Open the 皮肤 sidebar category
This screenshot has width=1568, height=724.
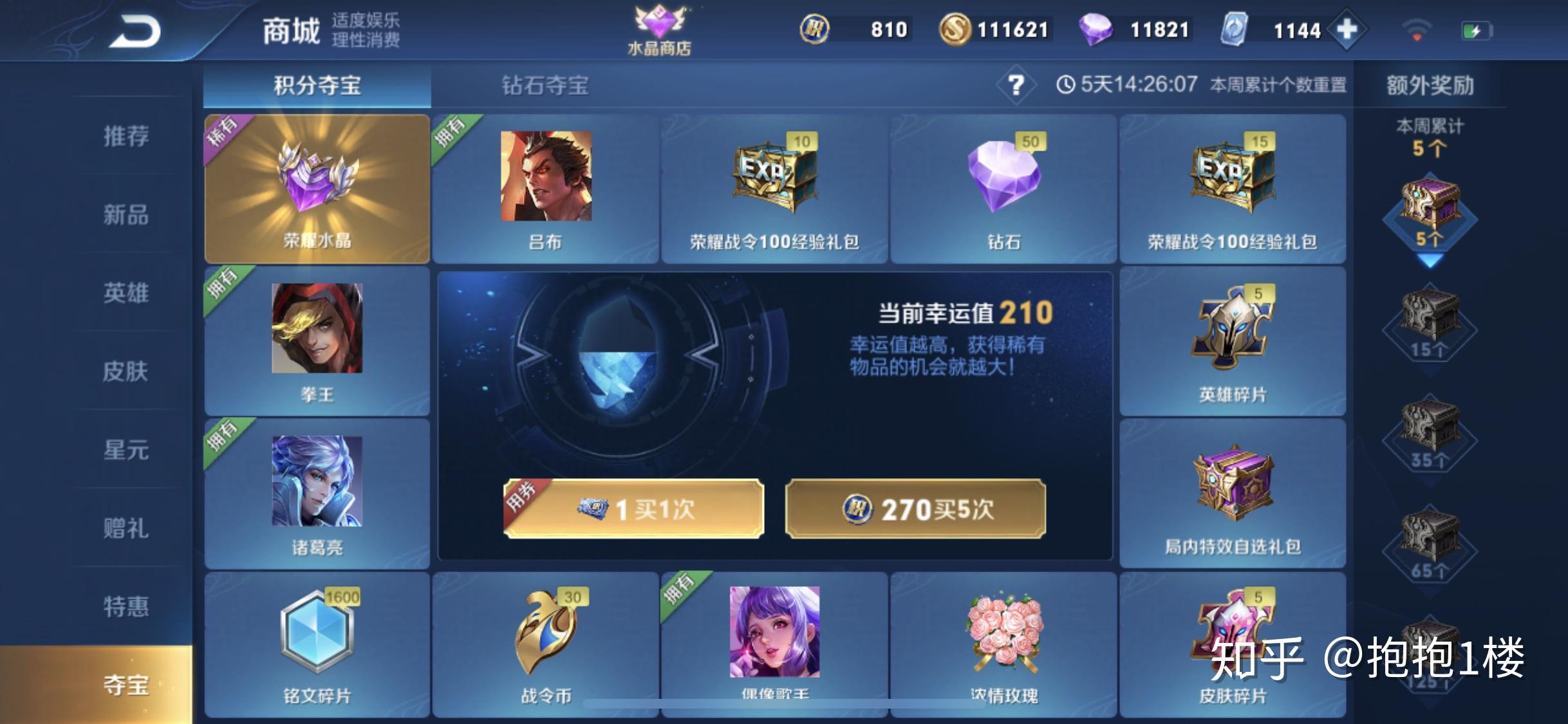point(126,372)
